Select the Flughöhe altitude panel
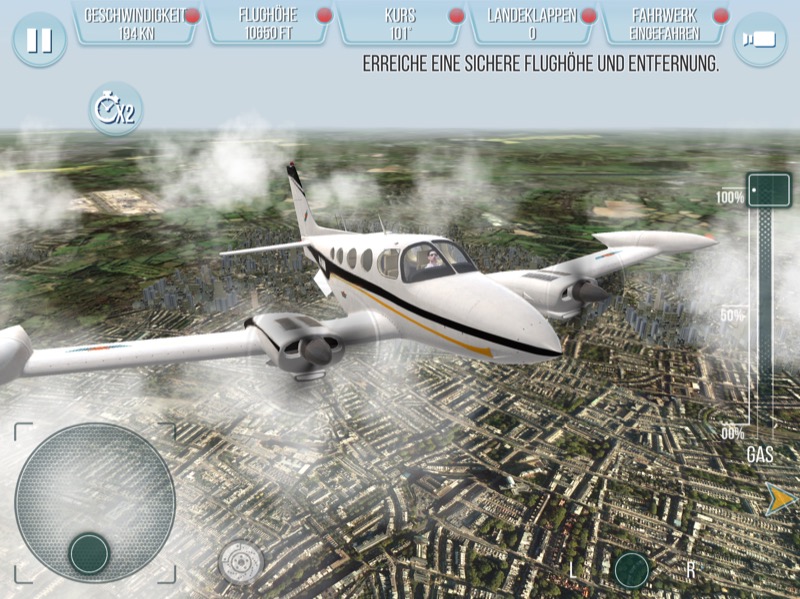This screenshot has height=599, width=800. 268,23
